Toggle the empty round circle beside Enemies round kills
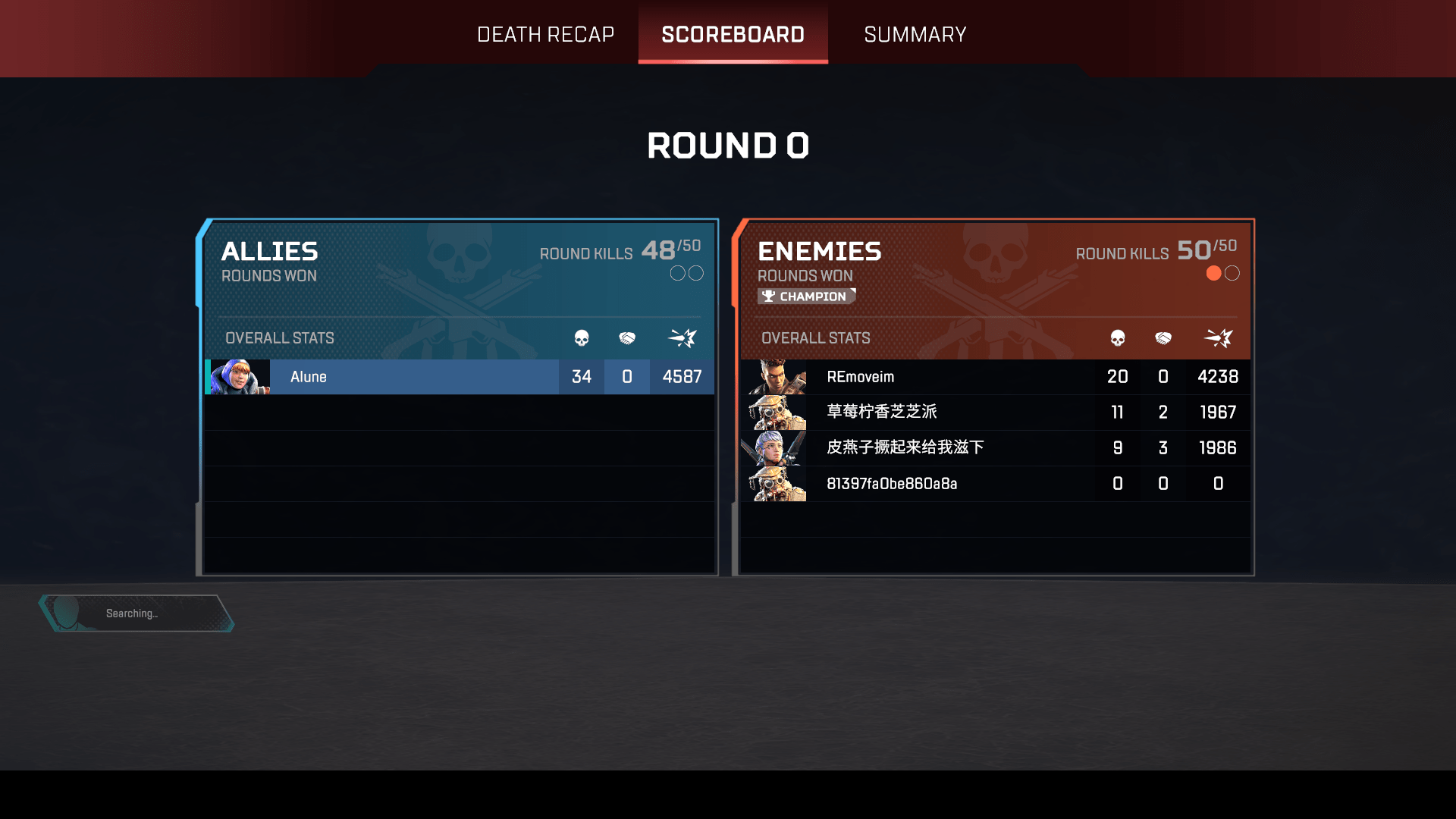The width and height of the screenshot is (1456, 819). coord(1233,273)
